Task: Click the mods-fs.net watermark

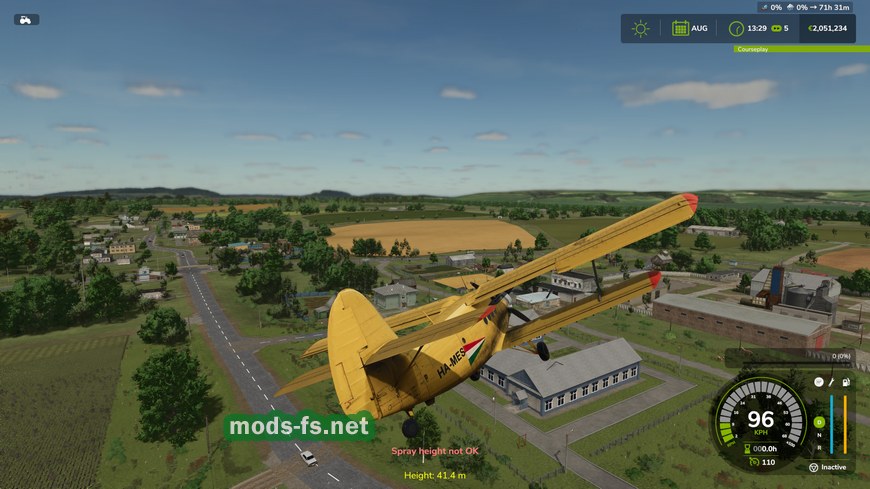Action: [299, 427]
